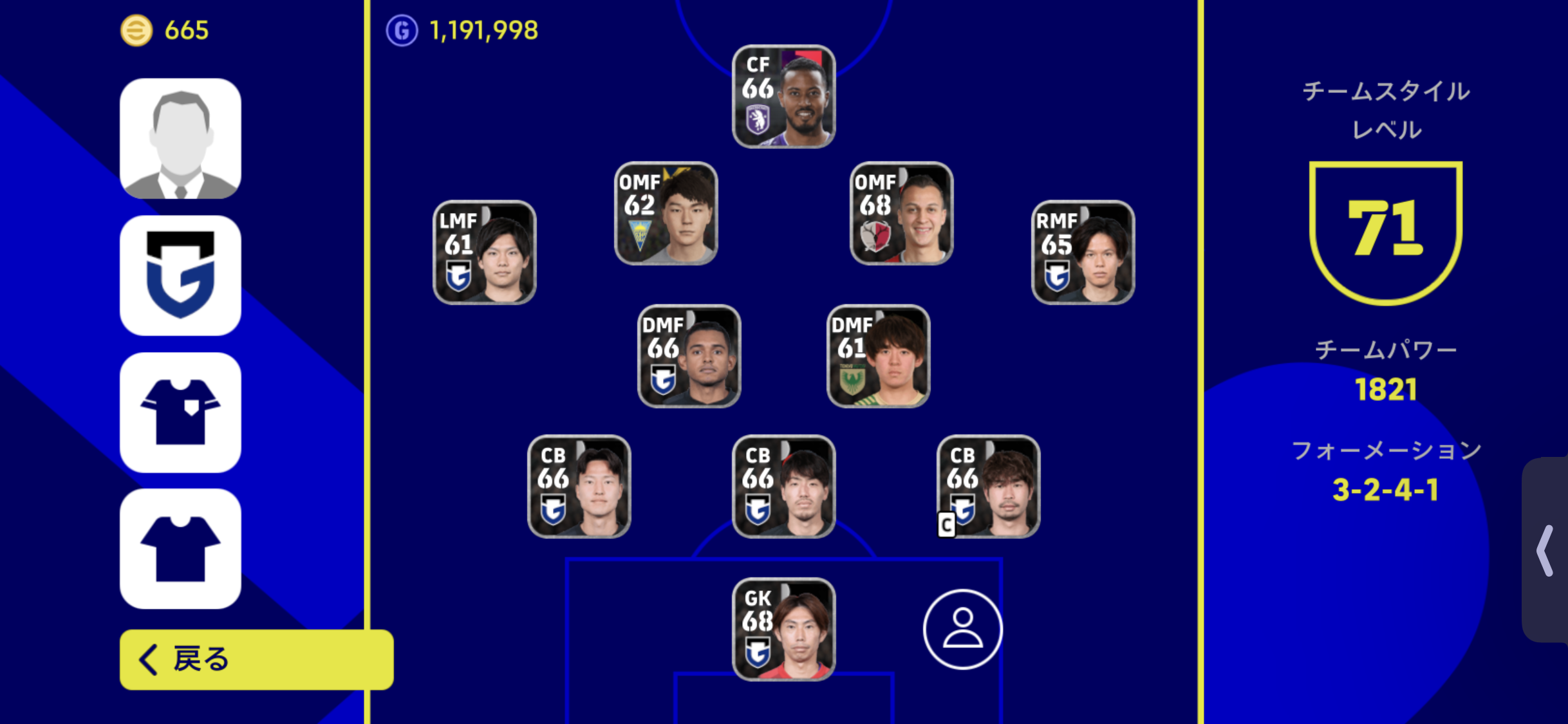Select the RMF 65 player card
Image resolution: width=1568 pixels, height=724 pixels.
pos(1083,252)
